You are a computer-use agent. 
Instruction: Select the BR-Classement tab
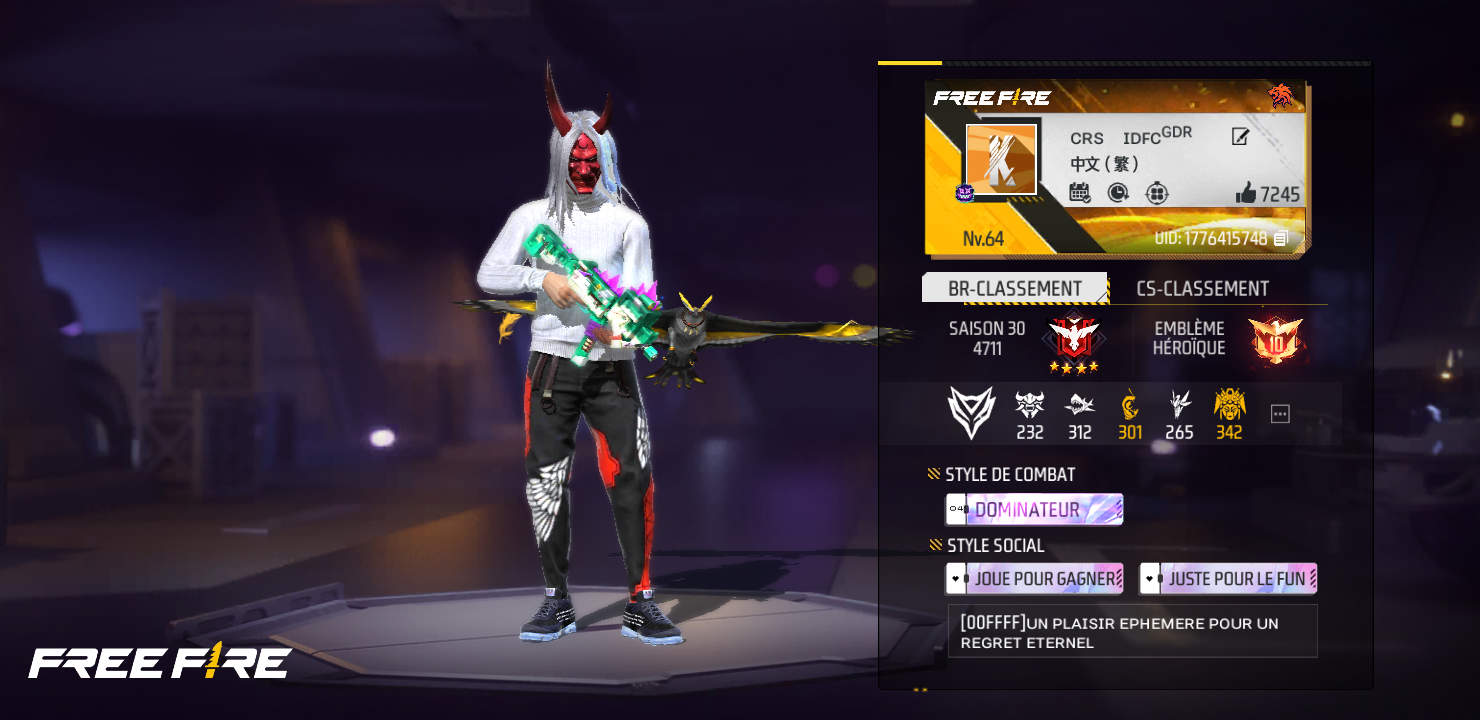tap(1014, 289)
